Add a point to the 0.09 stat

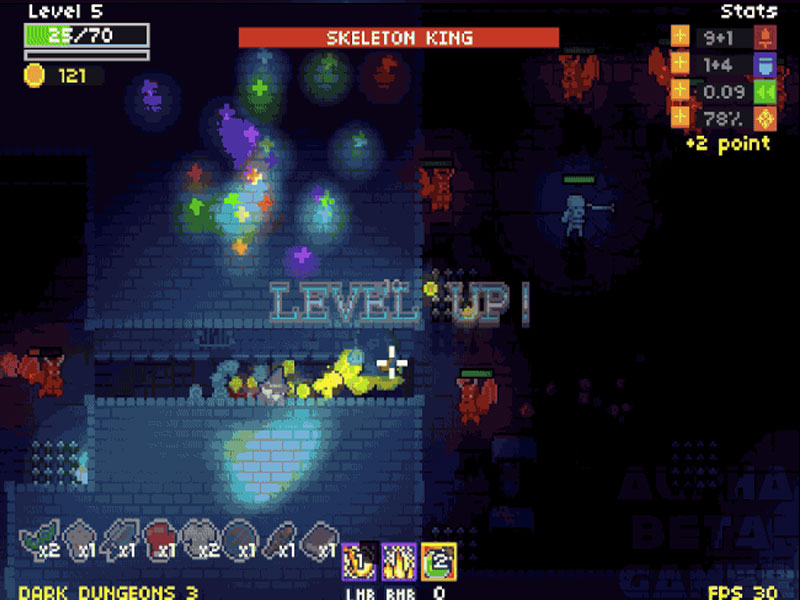[x=680, y=92]
